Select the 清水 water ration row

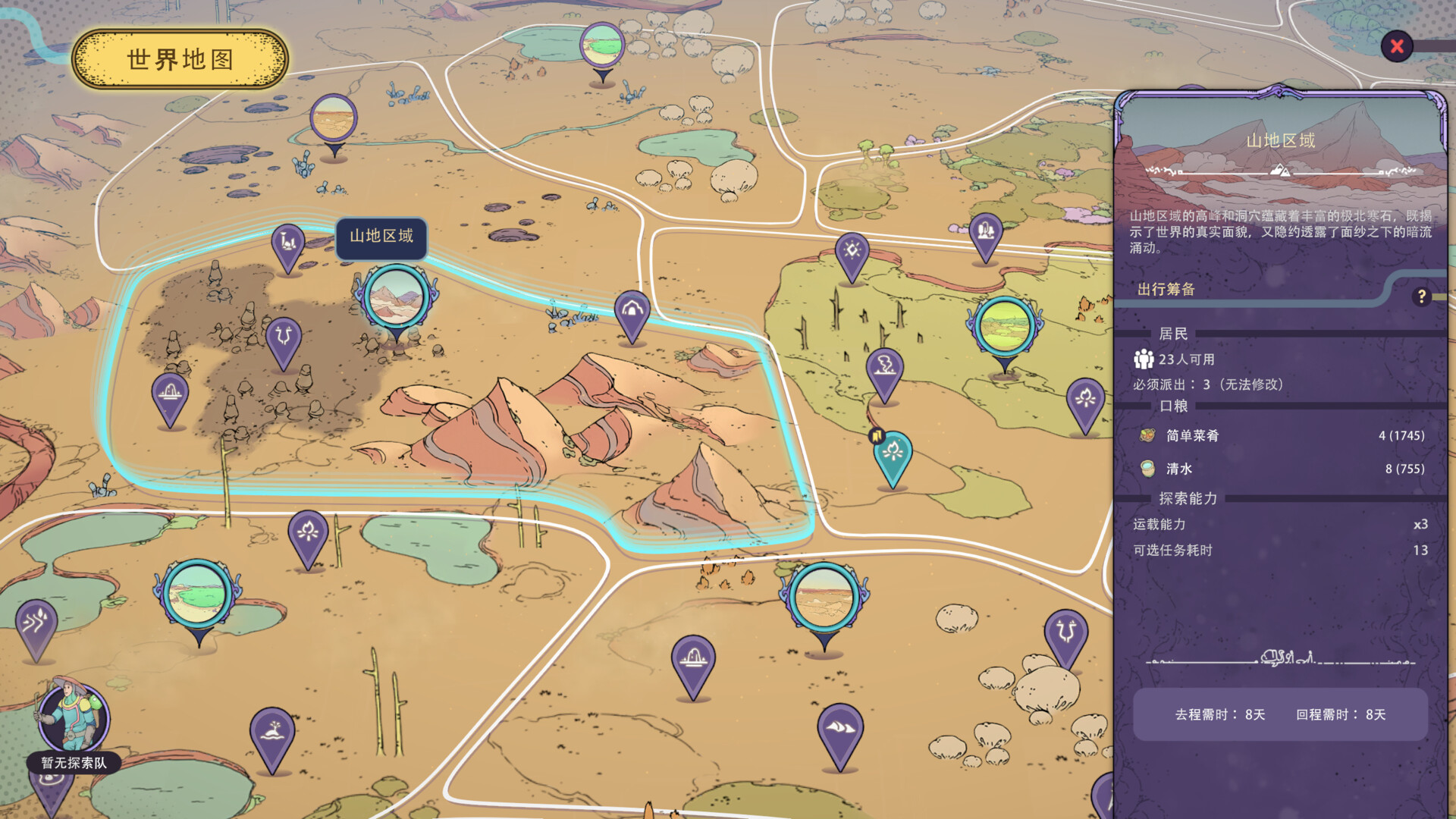(1281, 469)
